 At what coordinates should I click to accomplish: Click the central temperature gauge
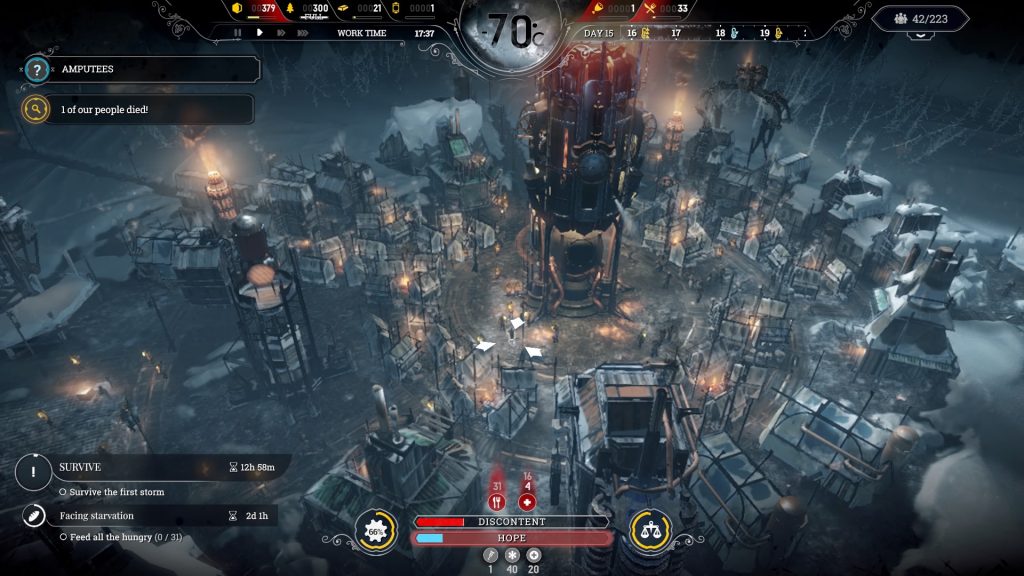[512, 32]
